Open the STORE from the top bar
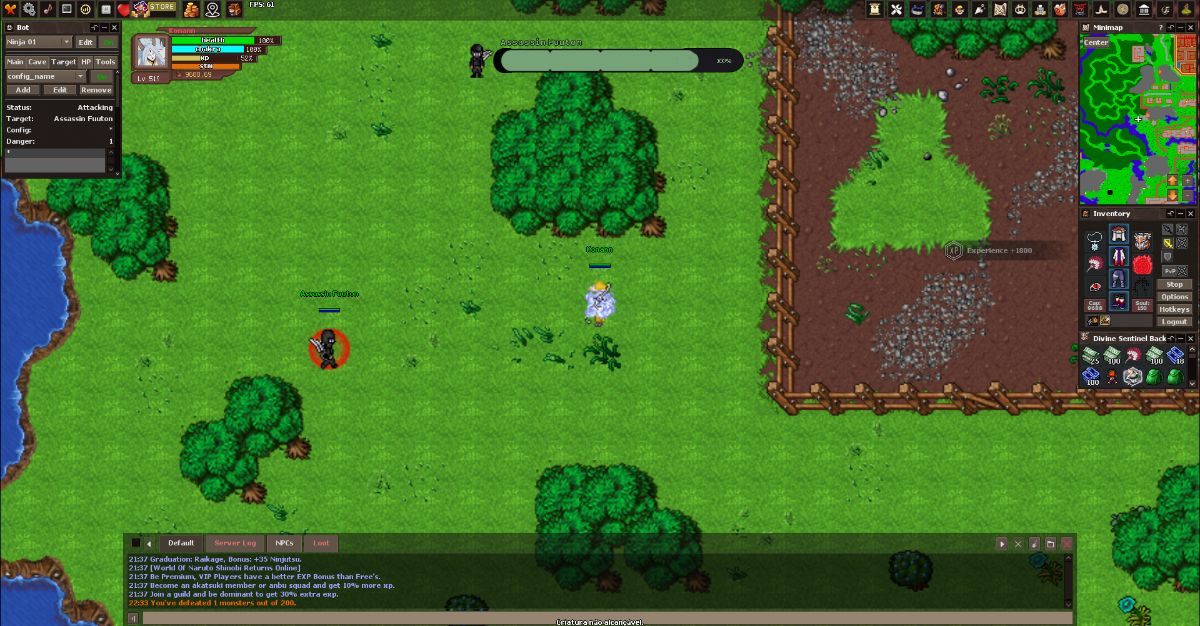This screenshot has width=1200, height=626. 163,7
